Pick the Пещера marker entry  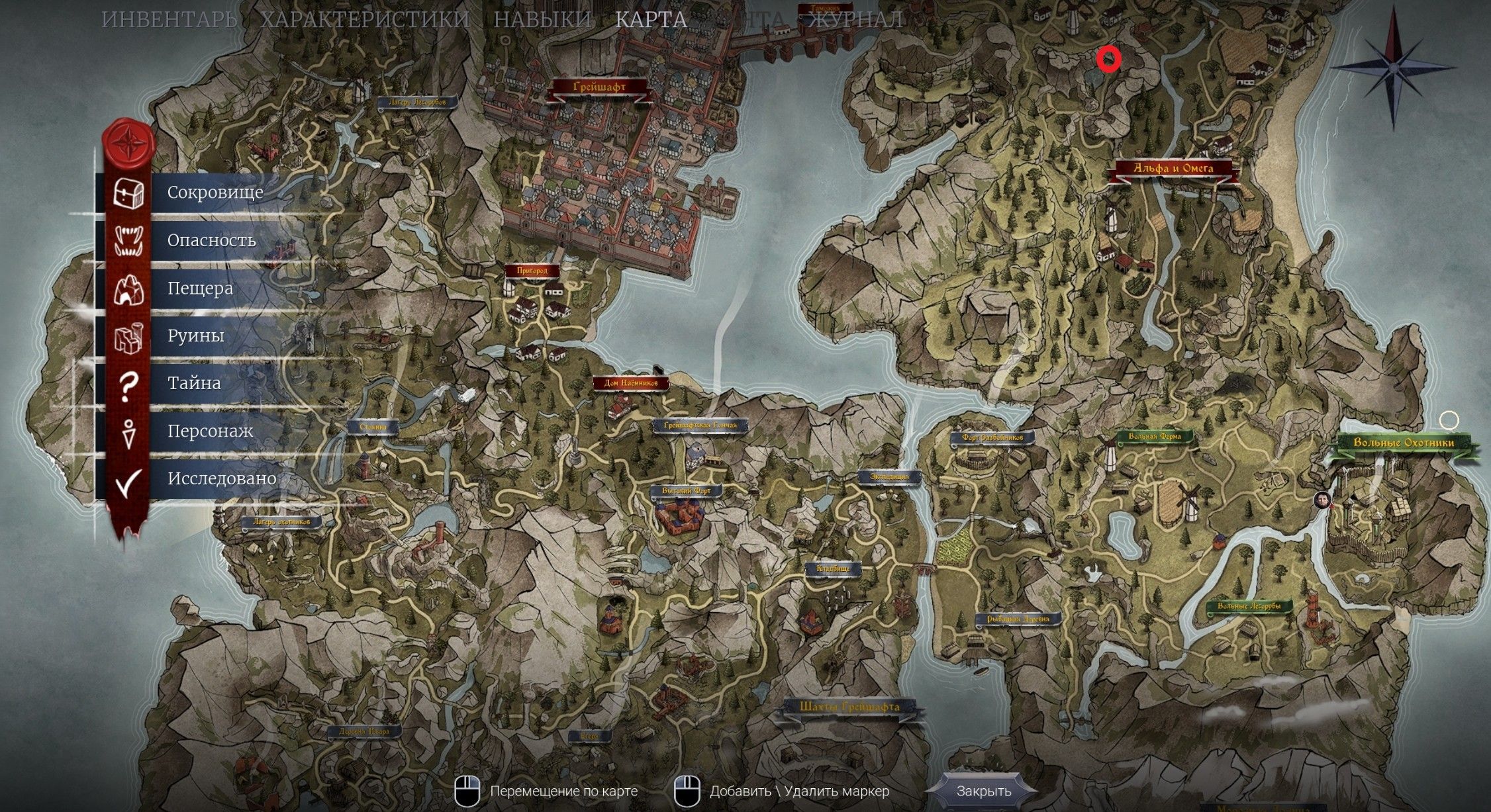199,289
